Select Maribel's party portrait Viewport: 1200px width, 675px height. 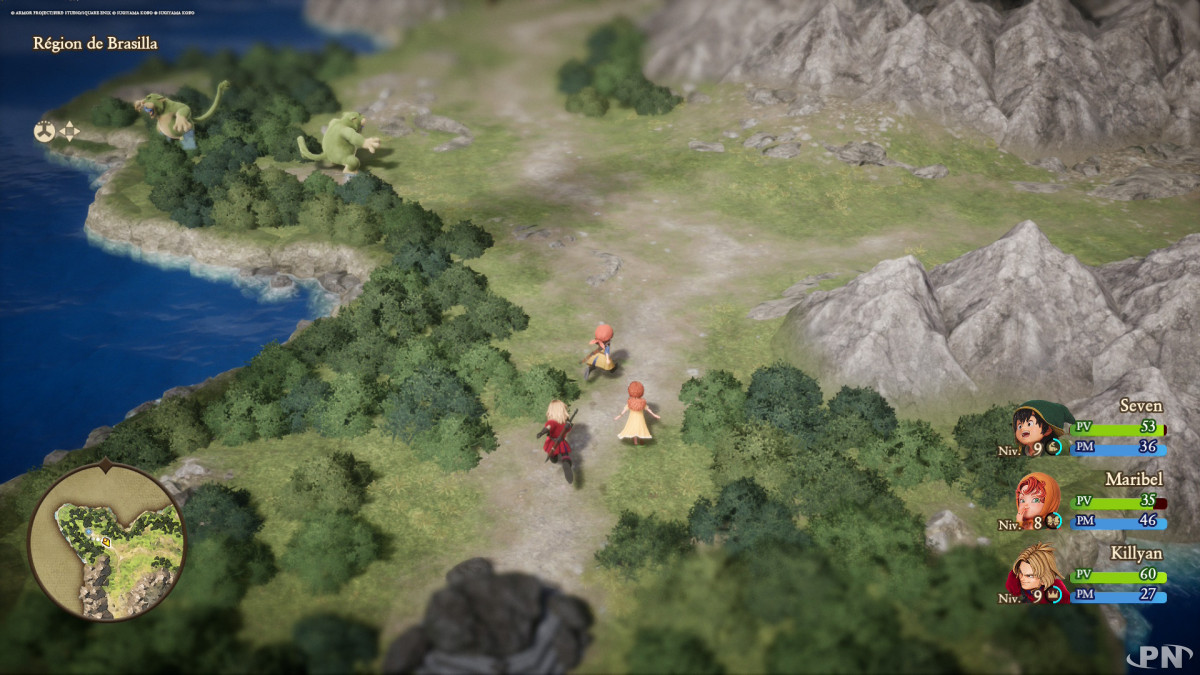pyautogui.click(x=1040, y=502)
